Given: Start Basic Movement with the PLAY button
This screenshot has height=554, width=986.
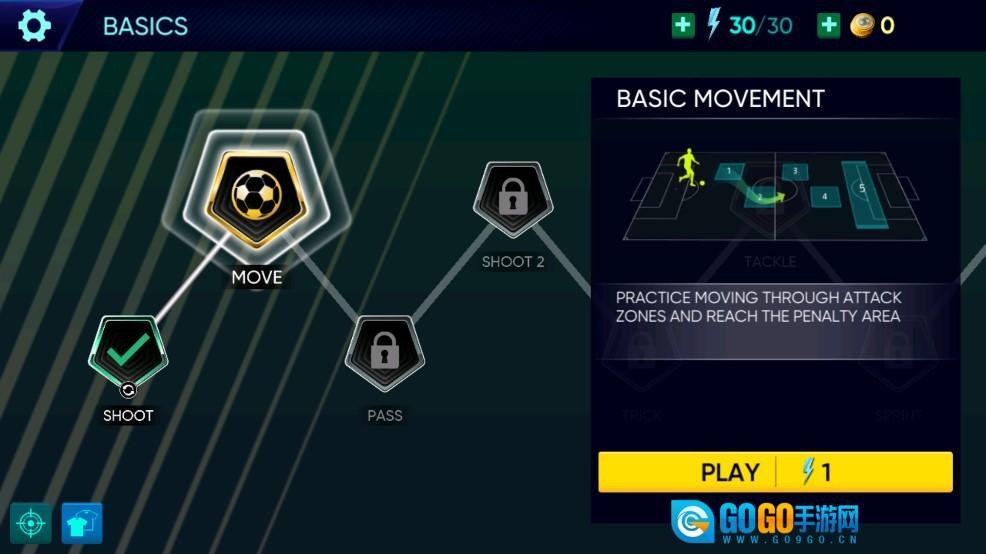Looking at the screenshot, I should pos(775,472).
